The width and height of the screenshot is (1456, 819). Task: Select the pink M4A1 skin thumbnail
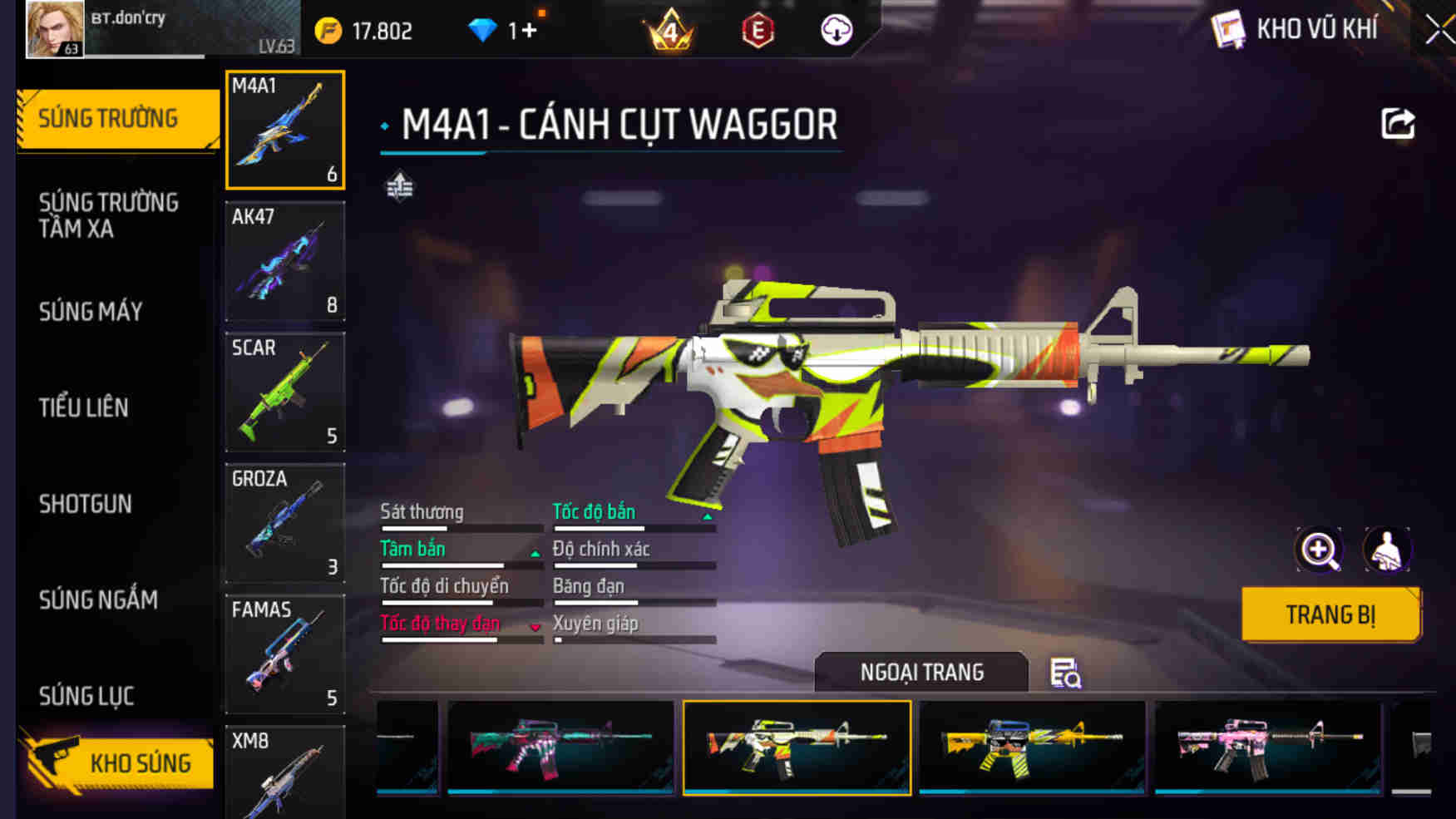1267,747
